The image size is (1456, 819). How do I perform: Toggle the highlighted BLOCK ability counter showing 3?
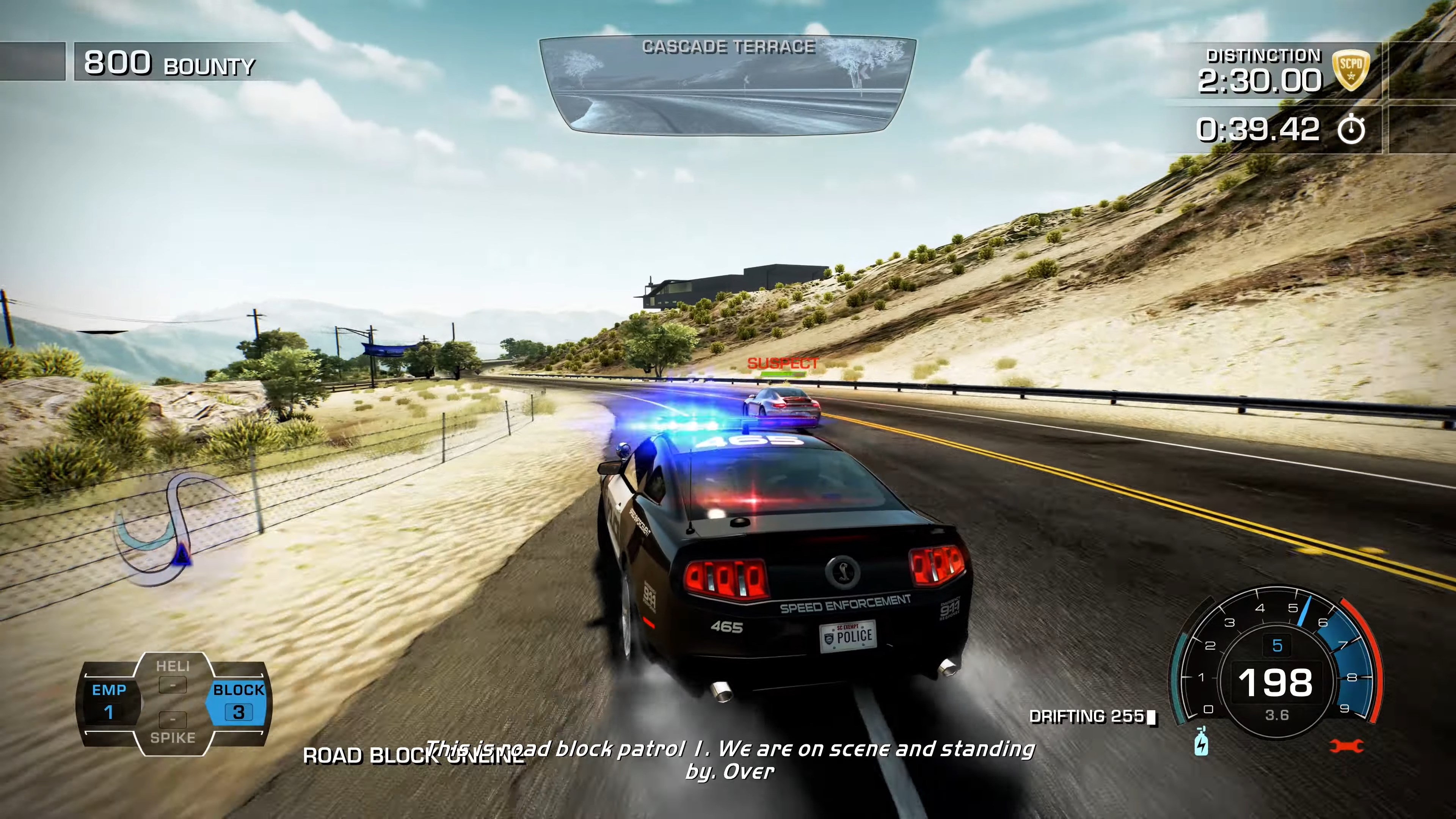pyautogui.click(x=238, y=712)
